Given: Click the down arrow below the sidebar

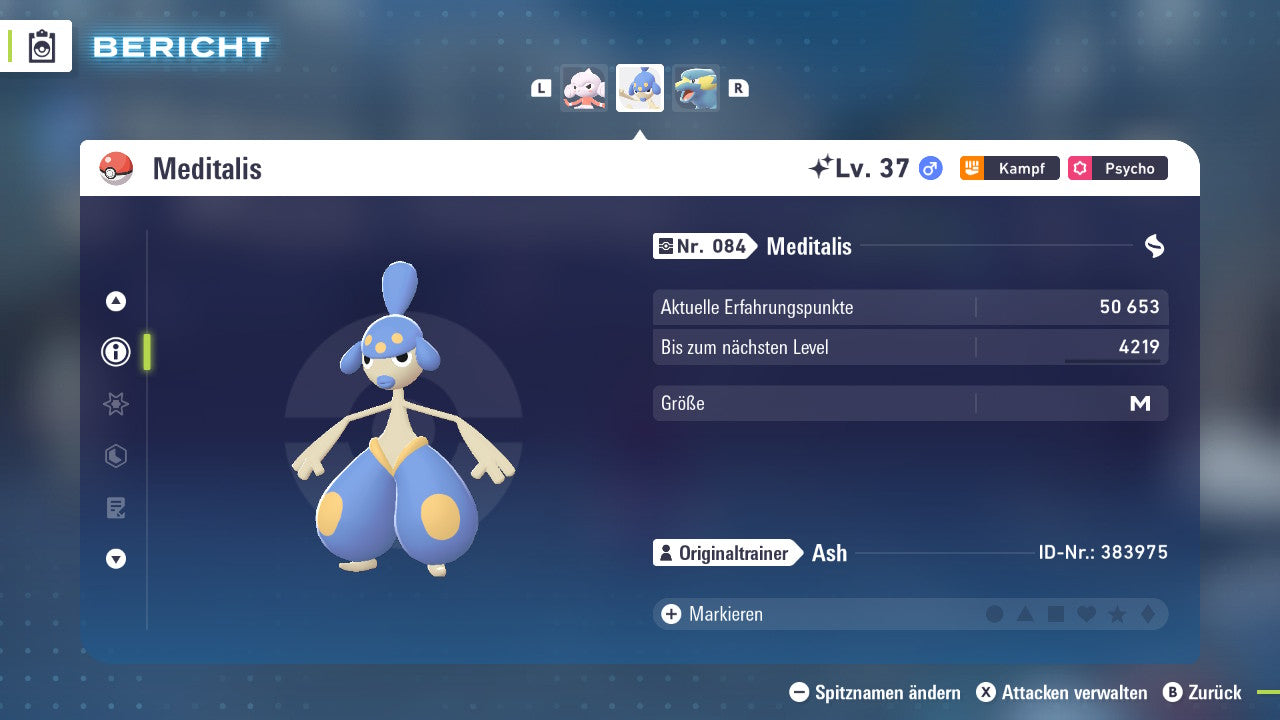Looking at the screenshot, I should click(x=115, y=560).
